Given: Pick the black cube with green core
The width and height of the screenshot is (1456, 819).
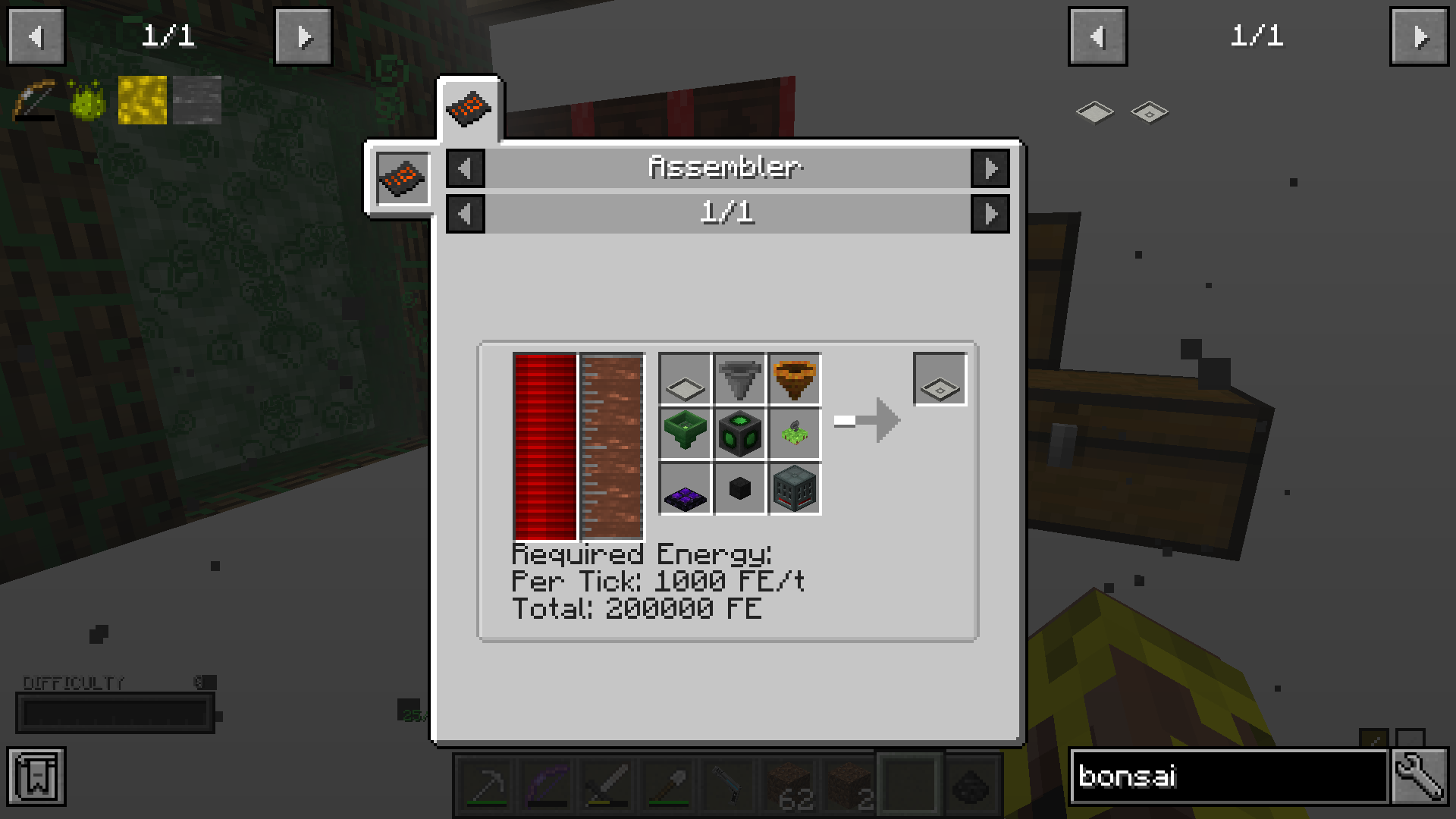Looking at the screenshot, I should pyautogui.click(x=739, y=434).
